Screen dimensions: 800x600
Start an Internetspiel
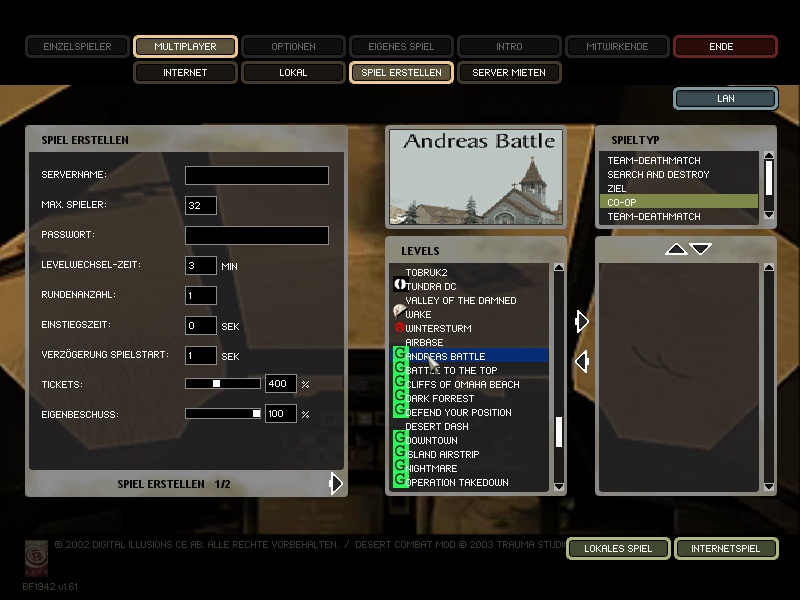point(725,548)
